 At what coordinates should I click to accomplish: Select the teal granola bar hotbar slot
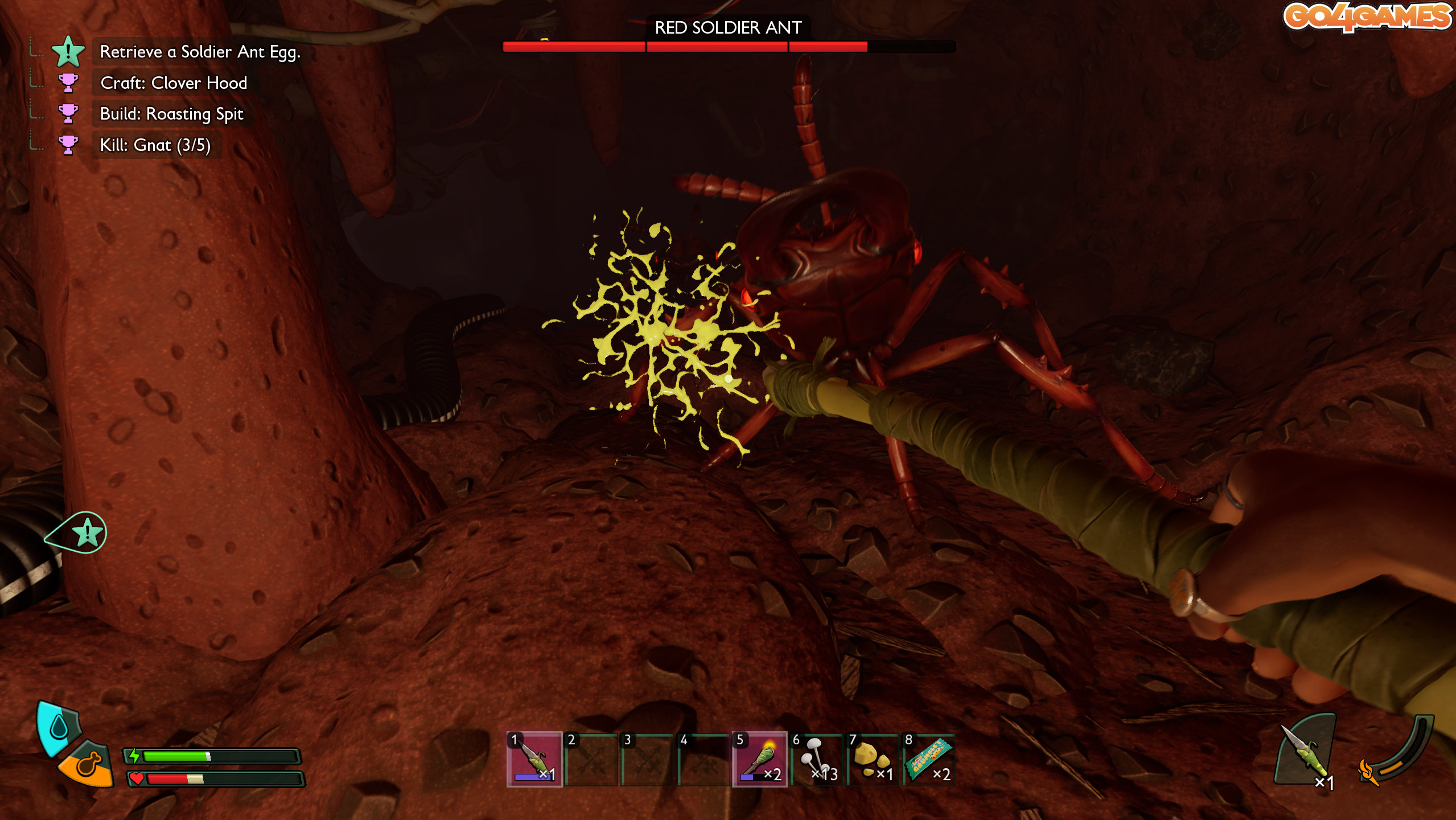[928, 759]
